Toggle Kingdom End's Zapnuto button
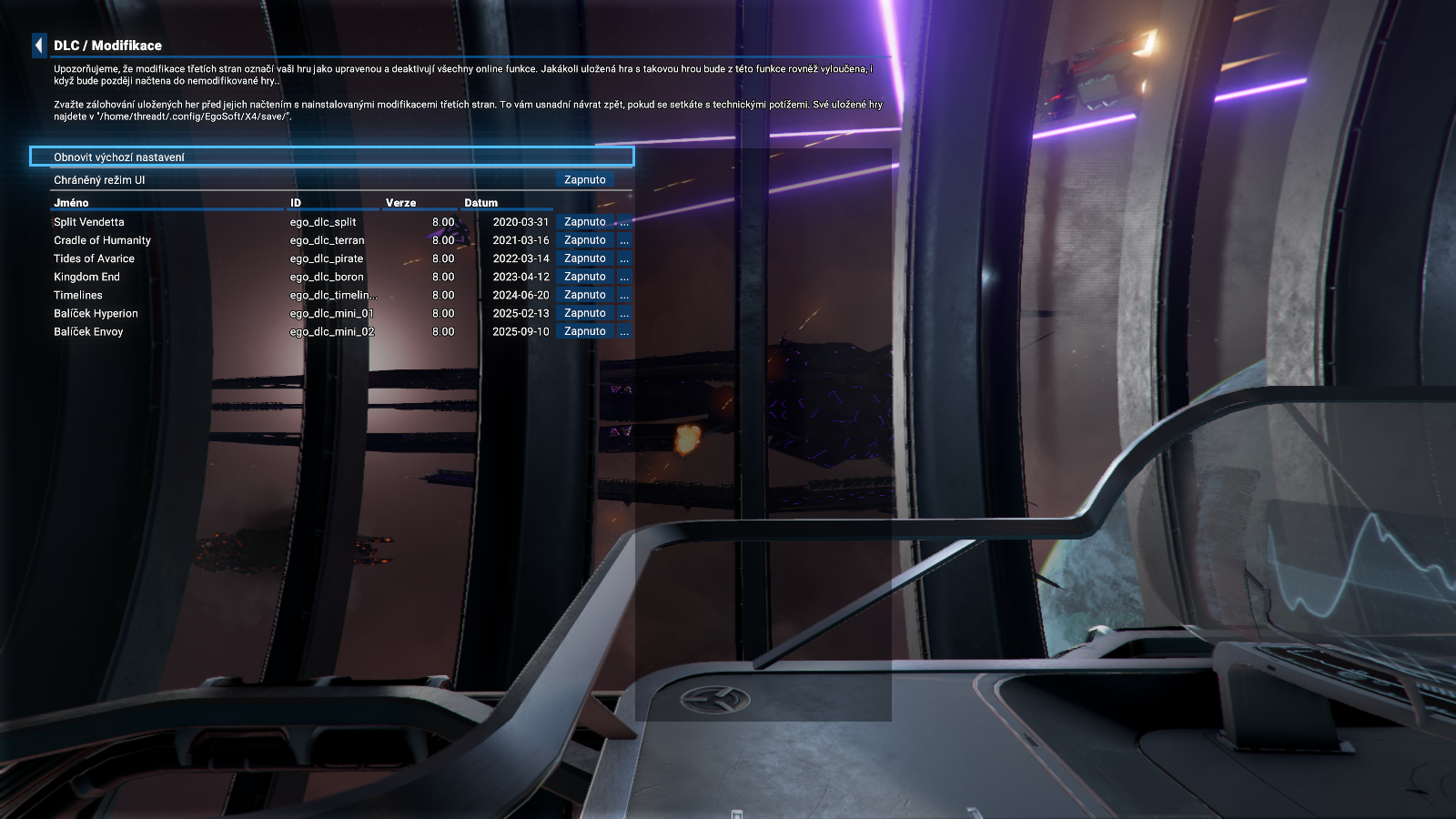Screen dimensions: 1456x819 [x=584, y=277]
